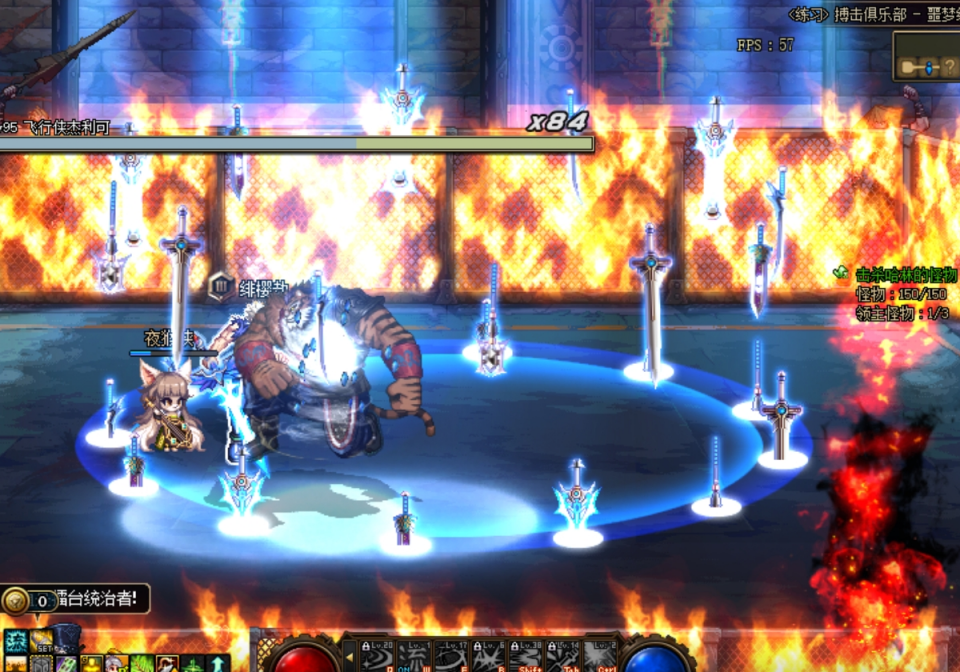Click the 击杀哈林的怪物 quest tracker
960x672 pixels.
[905, 273]
